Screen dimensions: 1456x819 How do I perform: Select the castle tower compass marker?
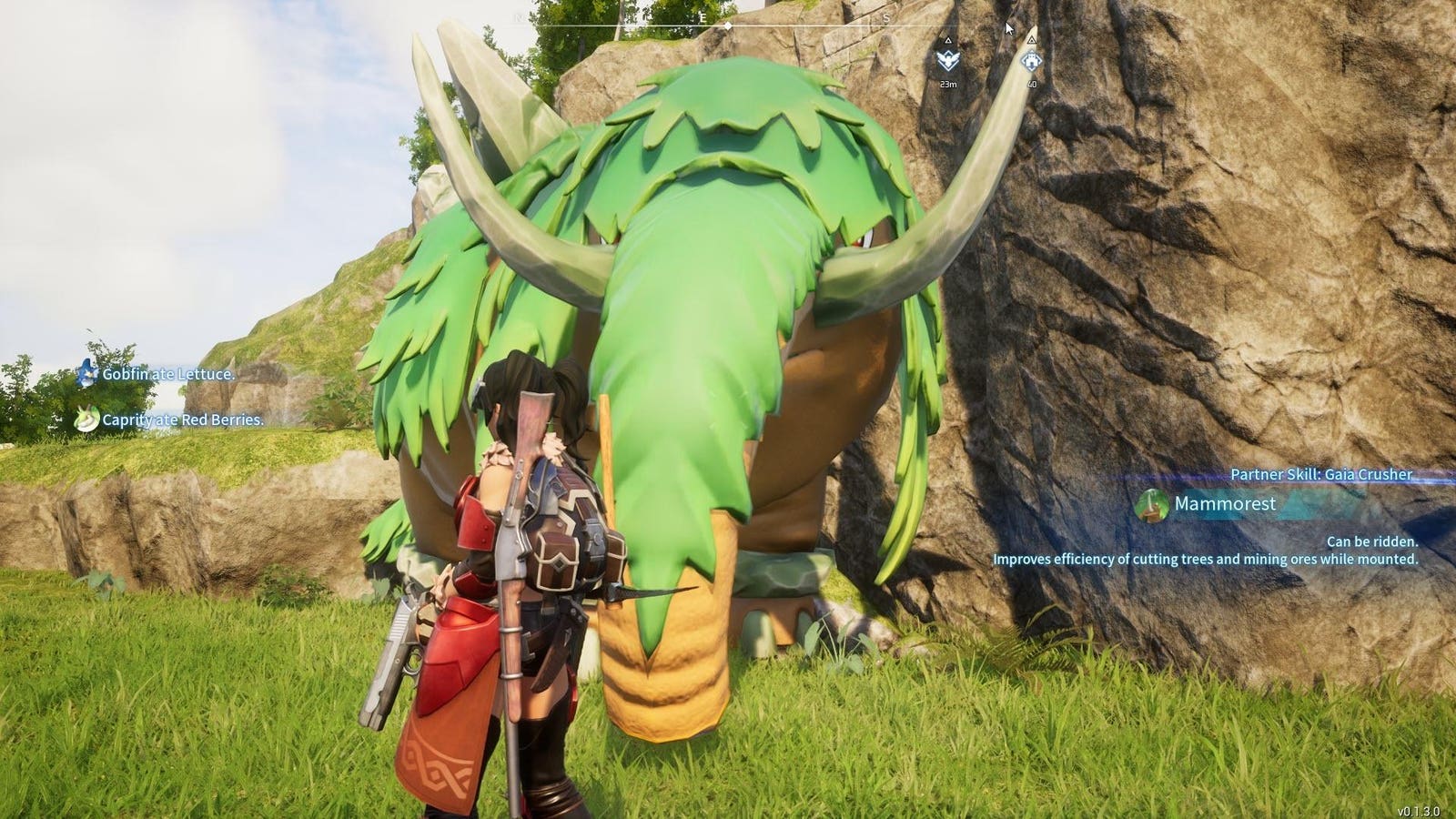tap(1030, 61)
